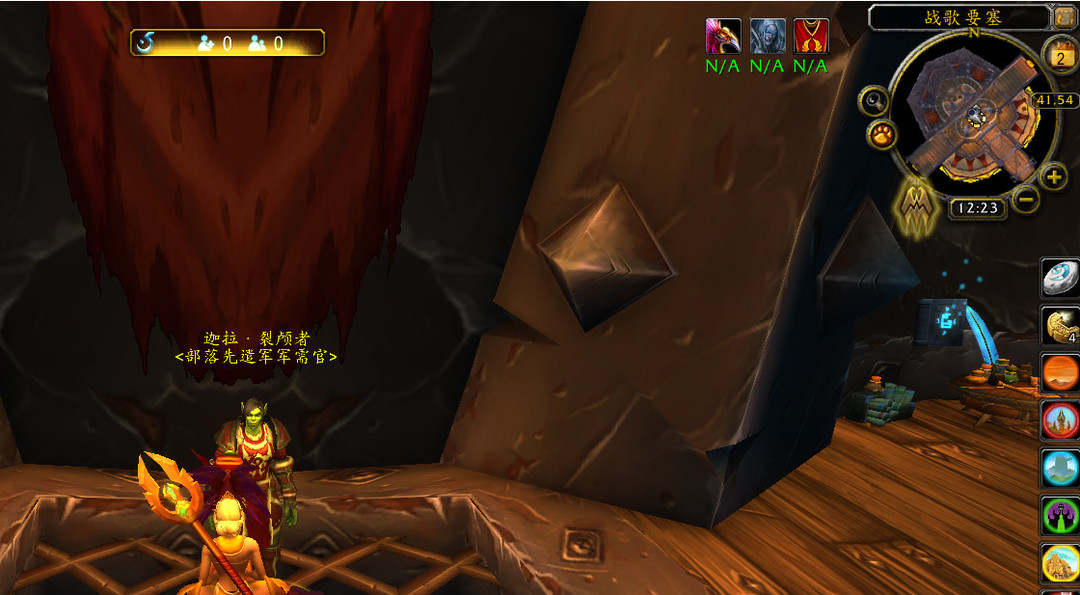The image size is (1080, 595).
Task: Cast the orange desert landscape teleport spell
Action: tap(1060, 372)
